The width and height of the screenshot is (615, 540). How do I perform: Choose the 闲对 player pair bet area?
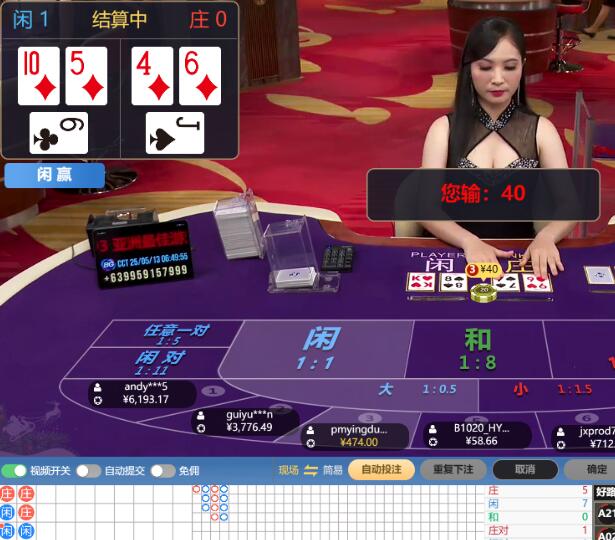(162, 362)
